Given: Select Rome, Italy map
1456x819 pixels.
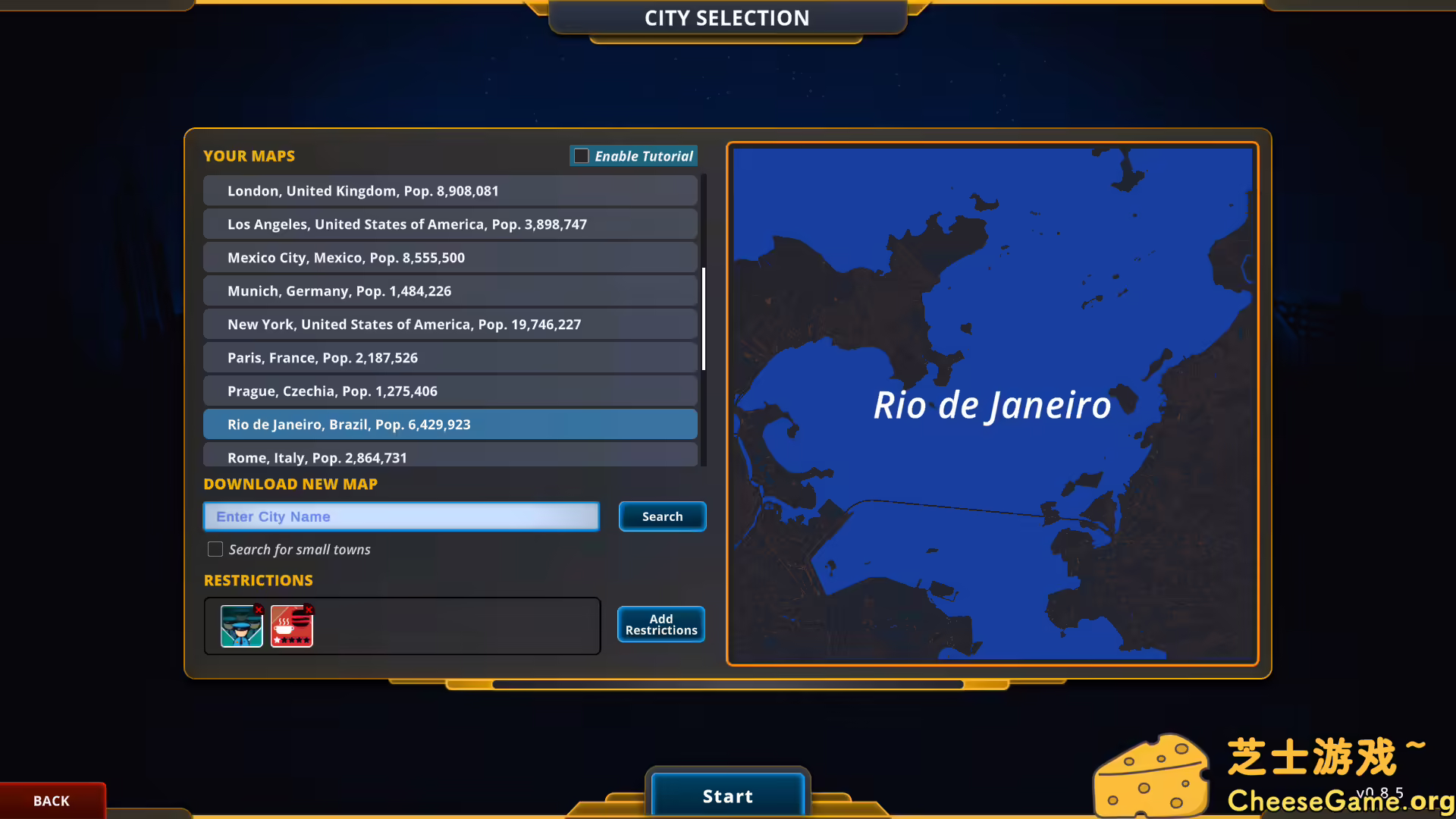Looking at the screenshot, I should pos(450,456).
